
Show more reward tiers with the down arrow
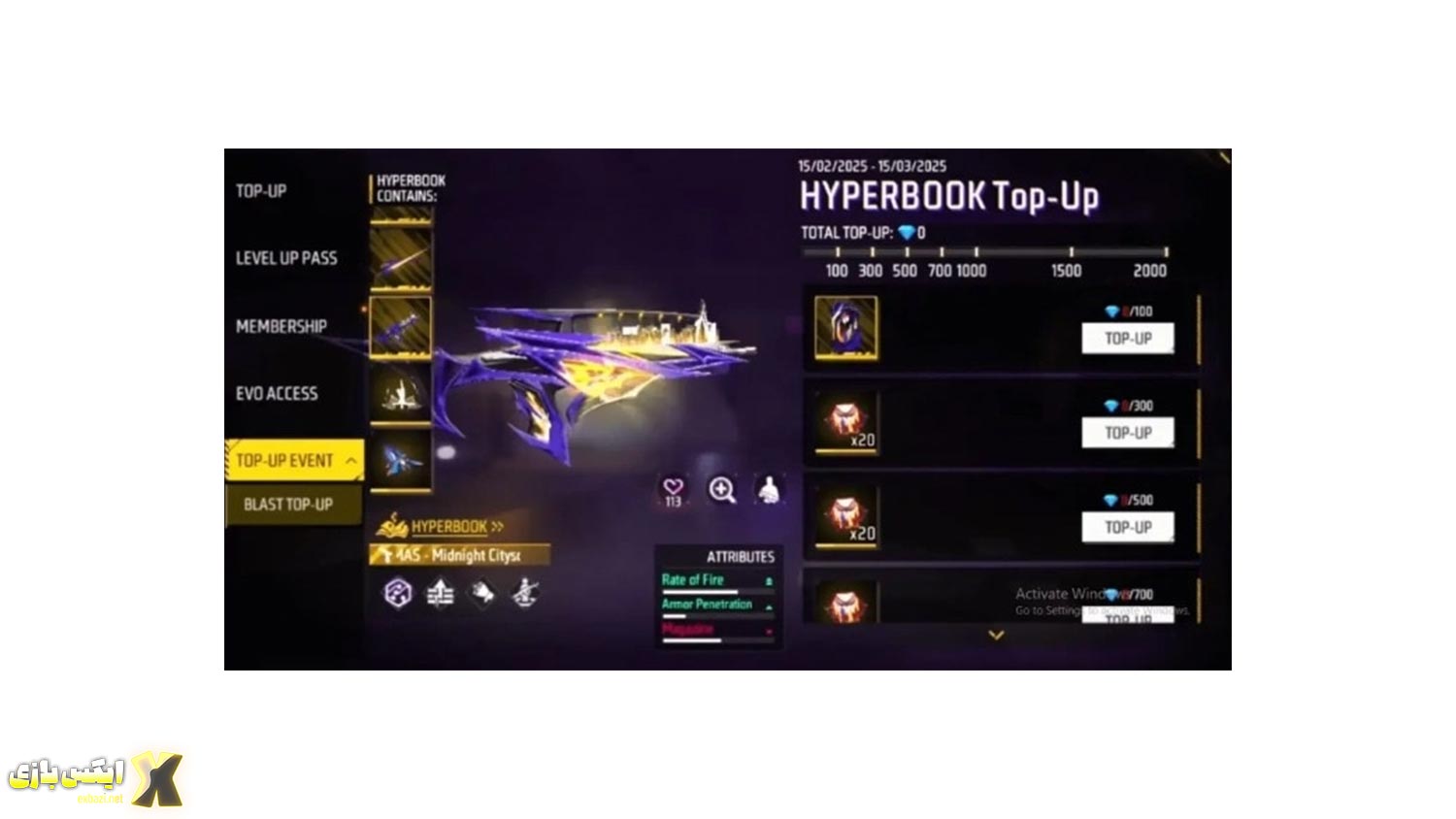995,636
